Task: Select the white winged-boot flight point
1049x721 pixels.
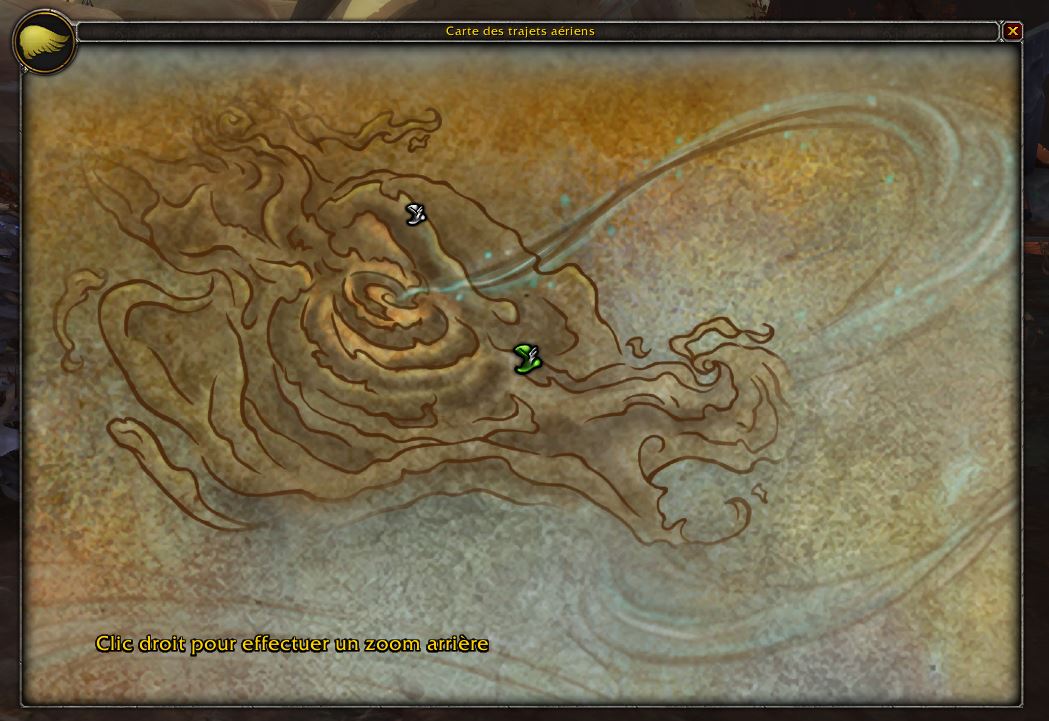Action: (416, 213)
